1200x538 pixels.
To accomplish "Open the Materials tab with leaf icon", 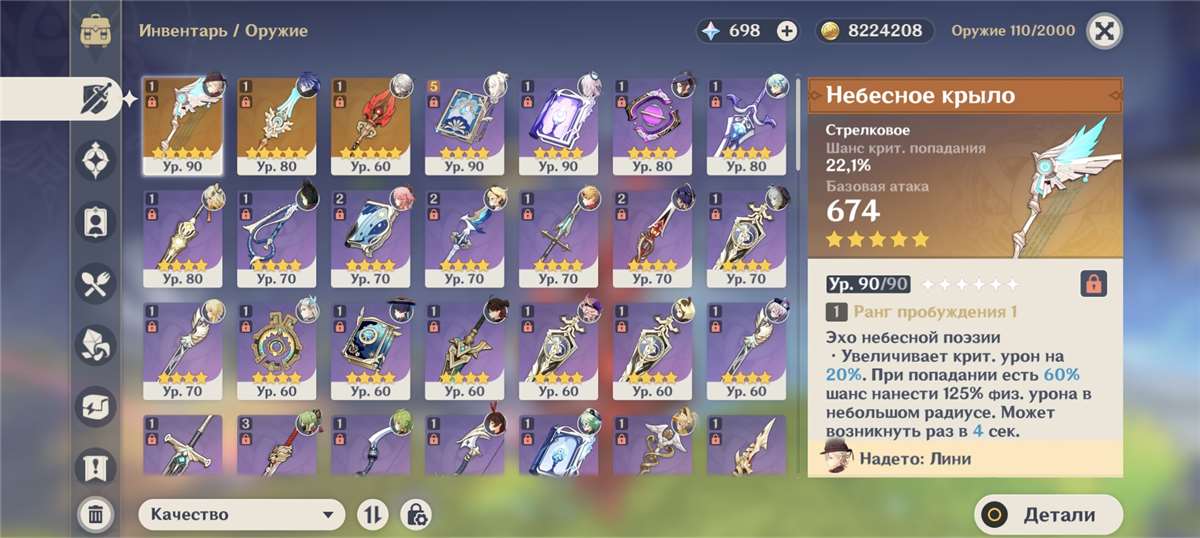I will 97,345.
